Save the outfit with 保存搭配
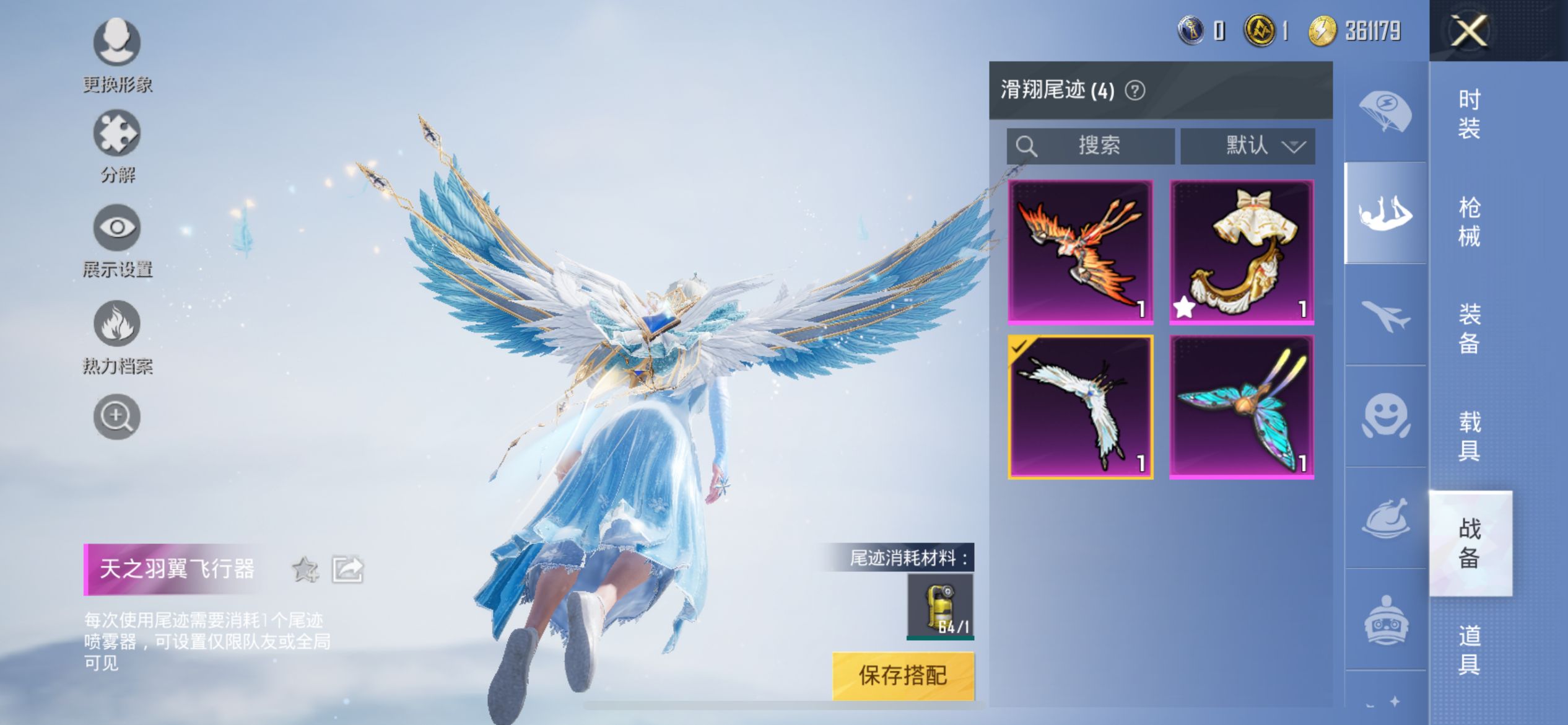 click(903, 675)
